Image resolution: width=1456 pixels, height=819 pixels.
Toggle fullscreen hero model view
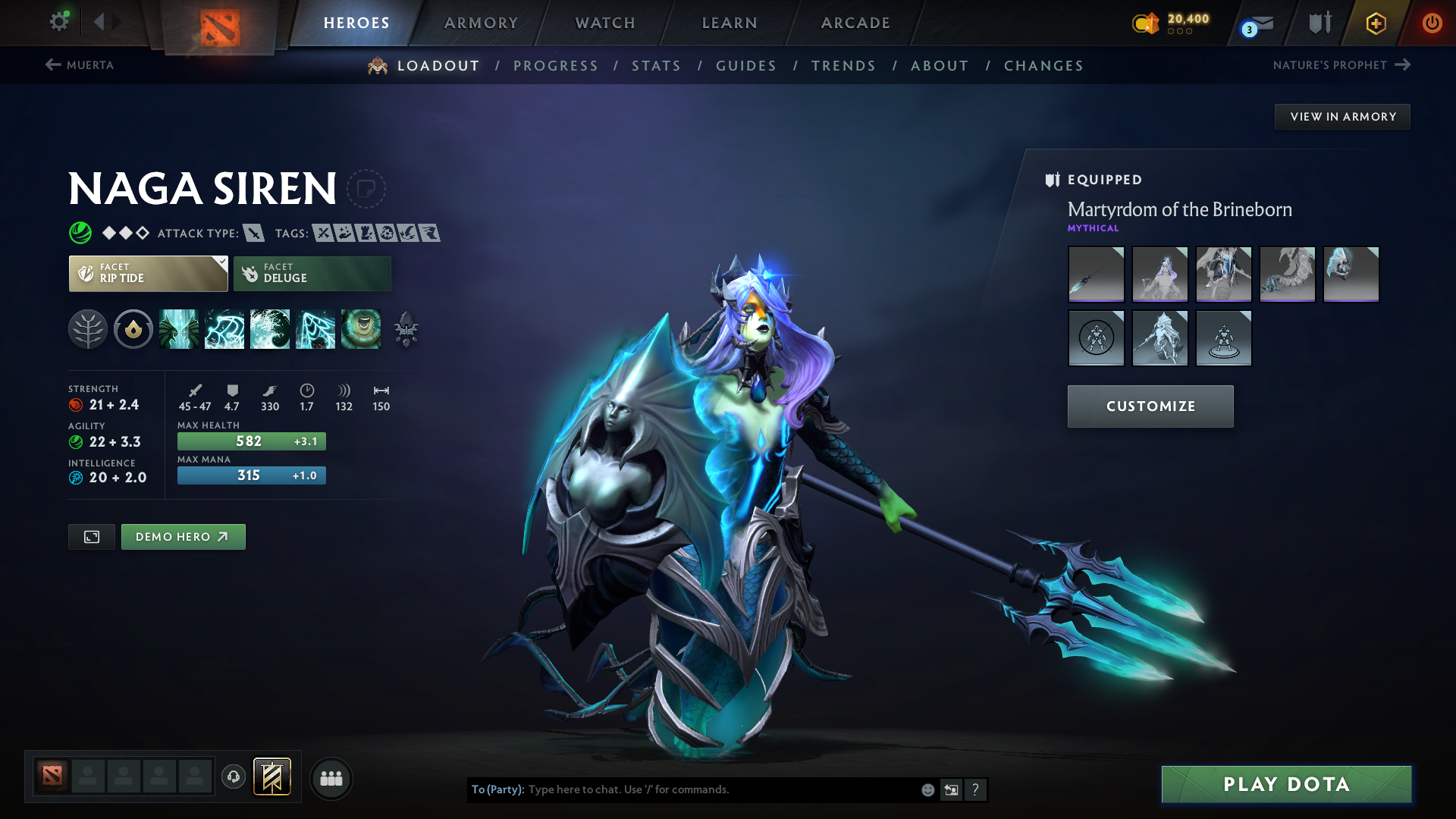(x=92, y=537)
